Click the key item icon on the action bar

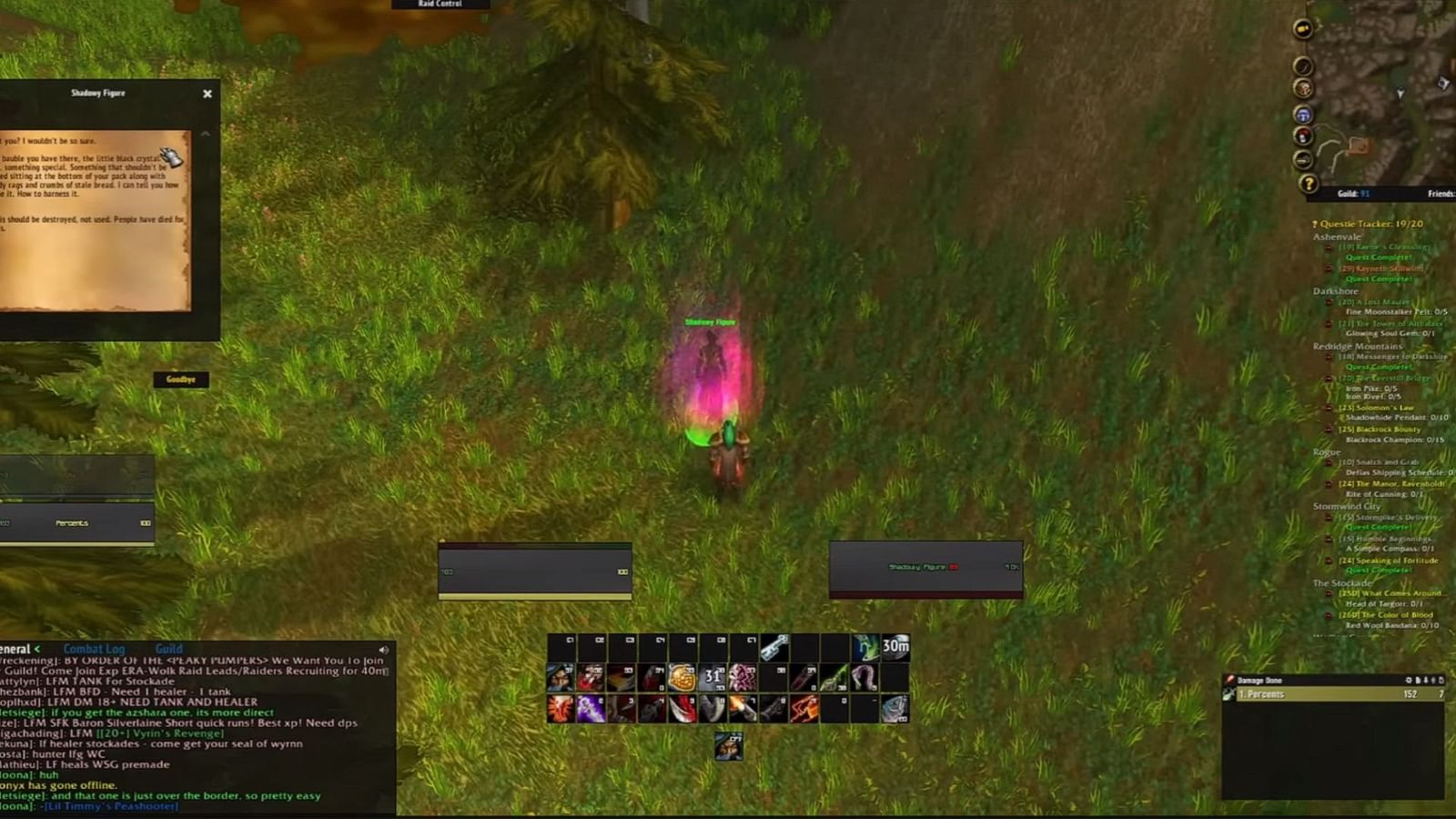click(x=774, y=649)
